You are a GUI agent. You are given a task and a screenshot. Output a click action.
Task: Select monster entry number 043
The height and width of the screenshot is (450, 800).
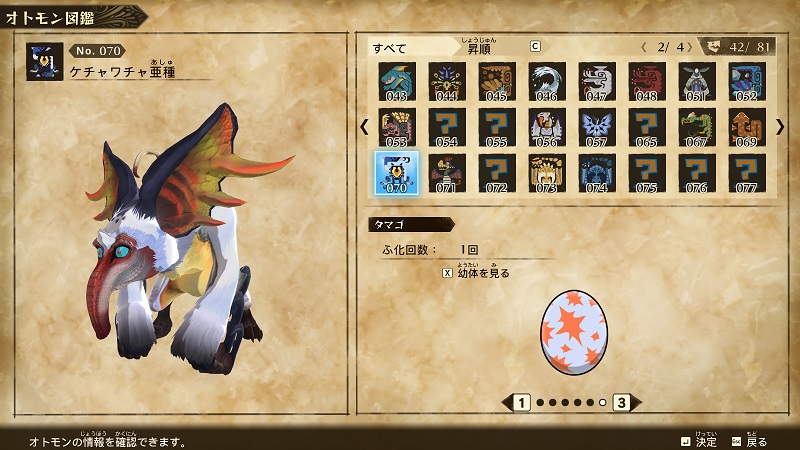pos(396,81)
